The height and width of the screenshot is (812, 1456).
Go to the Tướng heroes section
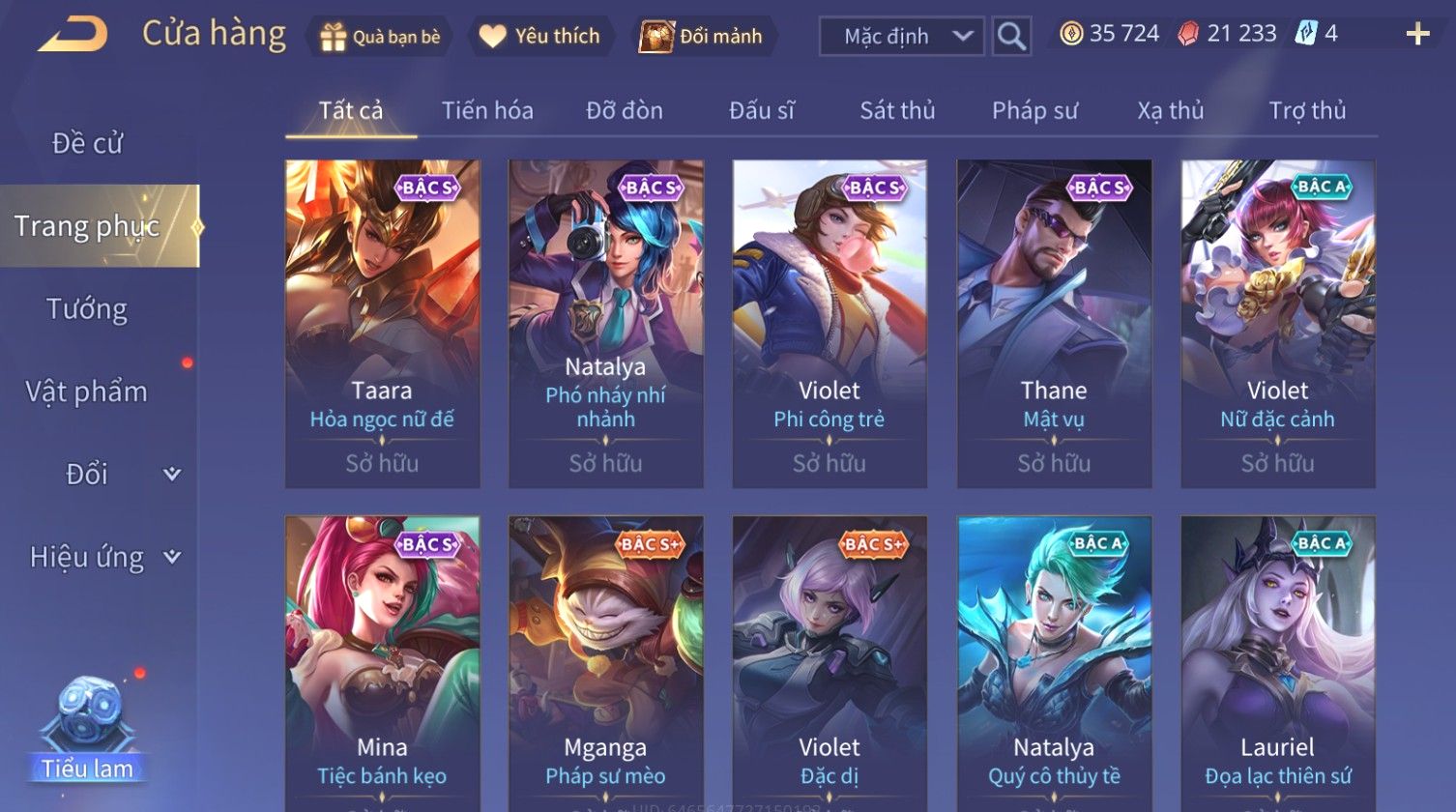[x=87, y=309]
